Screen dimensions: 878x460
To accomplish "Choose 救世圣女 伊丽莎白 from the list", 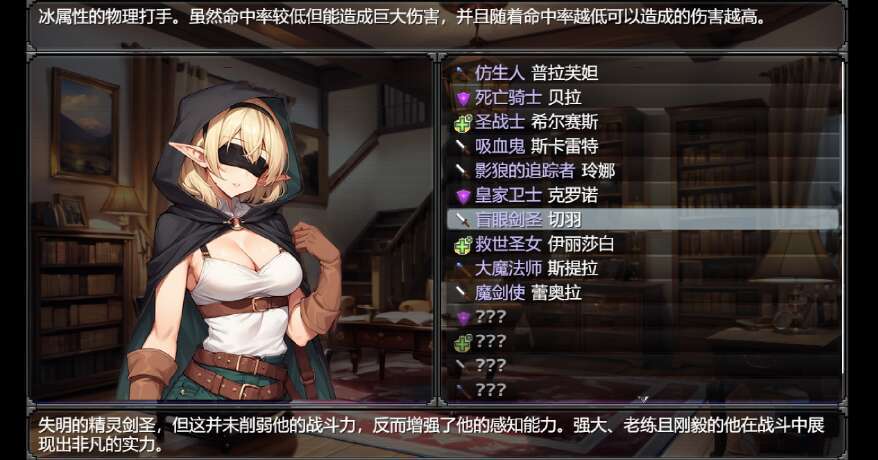I will click(544, 244).
